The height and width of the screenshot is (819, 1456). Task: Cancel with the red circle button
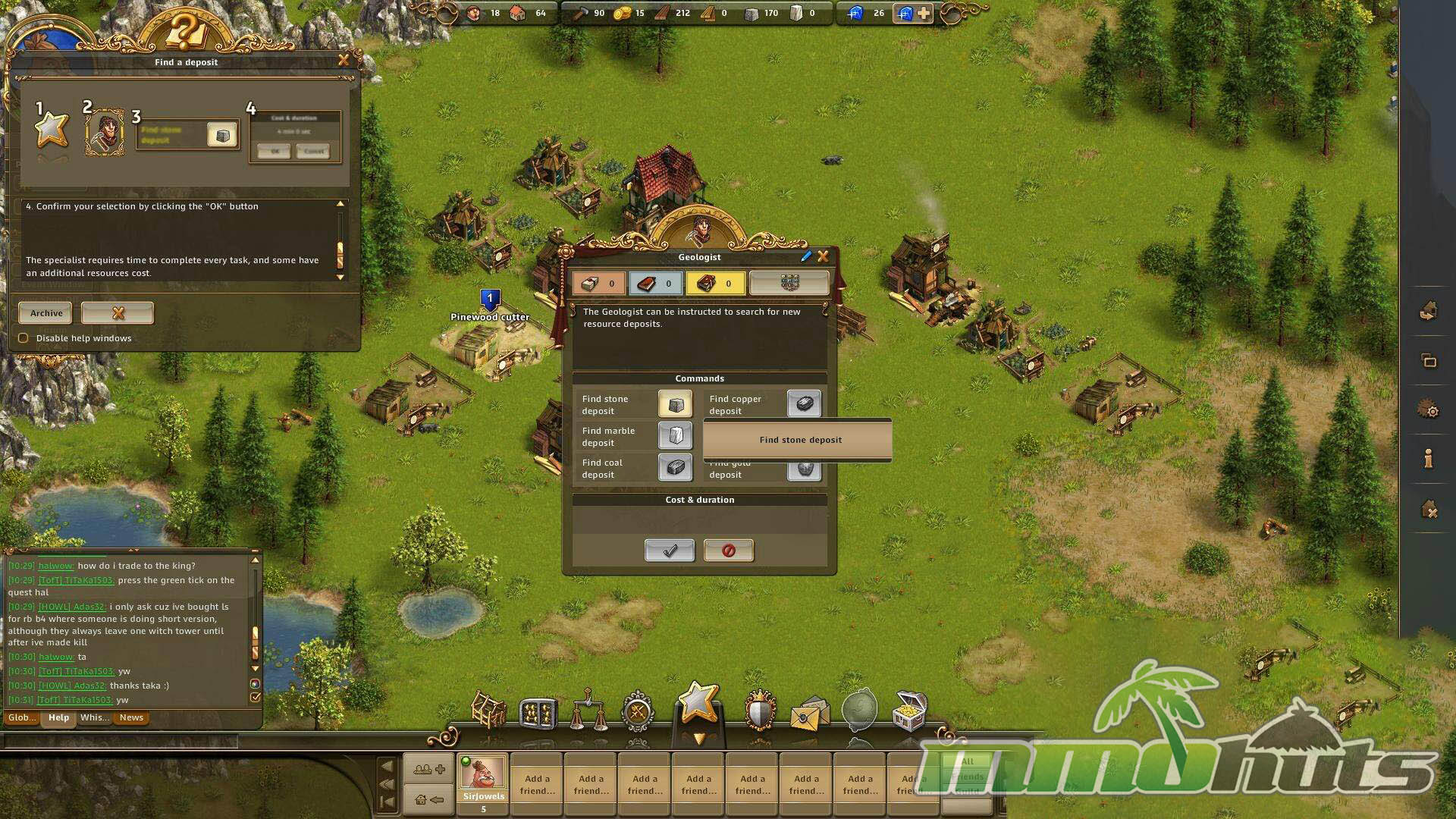pyautogui.click(x=728, y=551)
